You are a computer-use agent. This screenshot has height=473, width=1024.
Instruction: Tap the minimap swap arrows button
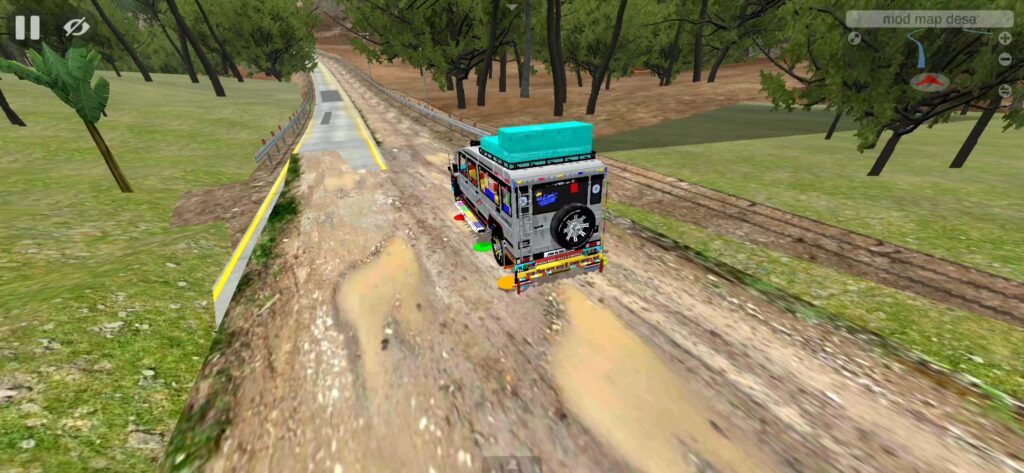point(1005,91)
